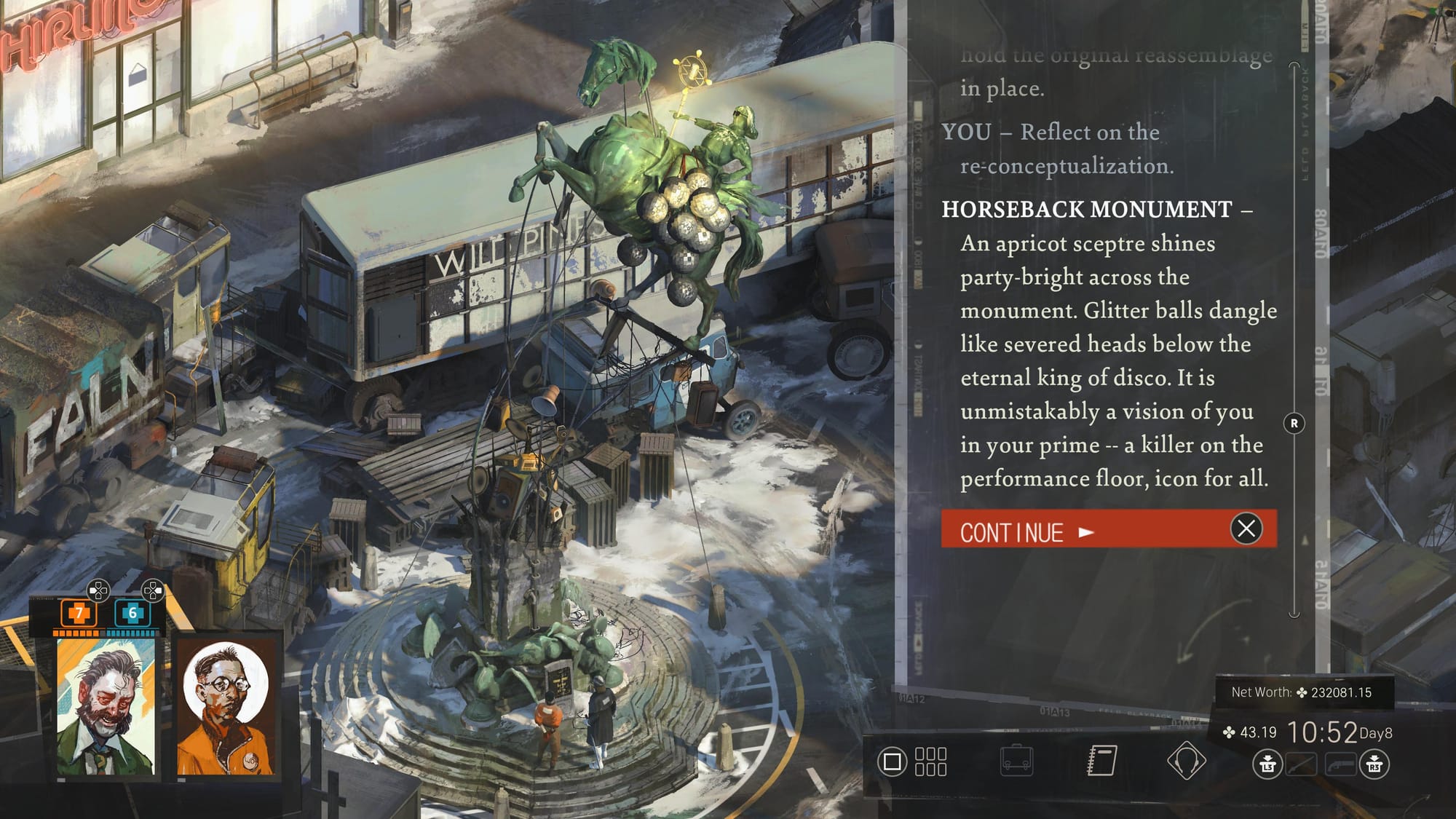Select Kim's portrait in orange jacket
Screen dimensions: 1456x819
[x=227, y=707]
